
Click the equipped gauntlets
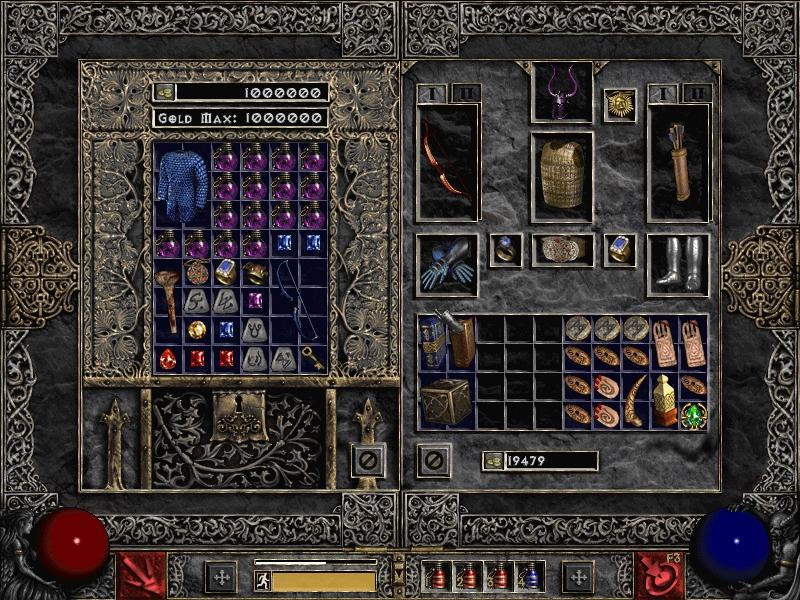[x=447, y=265]
